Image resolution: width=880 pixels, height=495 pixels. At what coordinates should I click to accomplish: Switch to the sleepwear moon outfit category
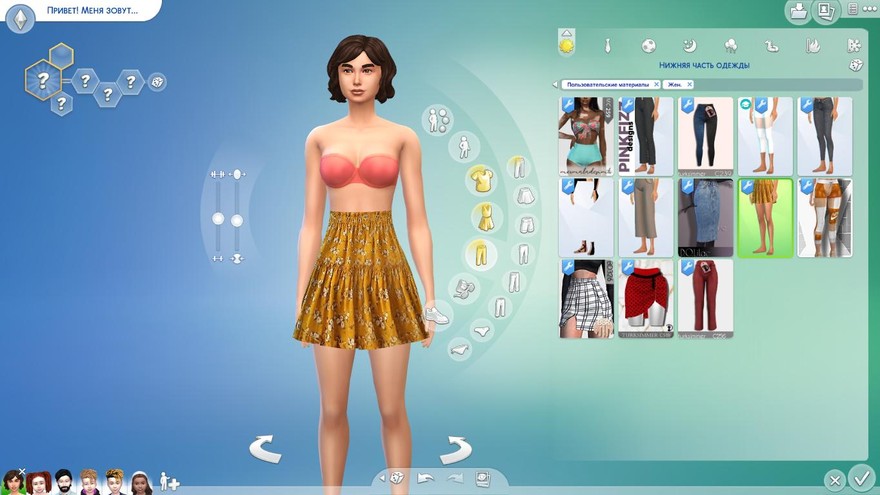(x=689, y=46)
